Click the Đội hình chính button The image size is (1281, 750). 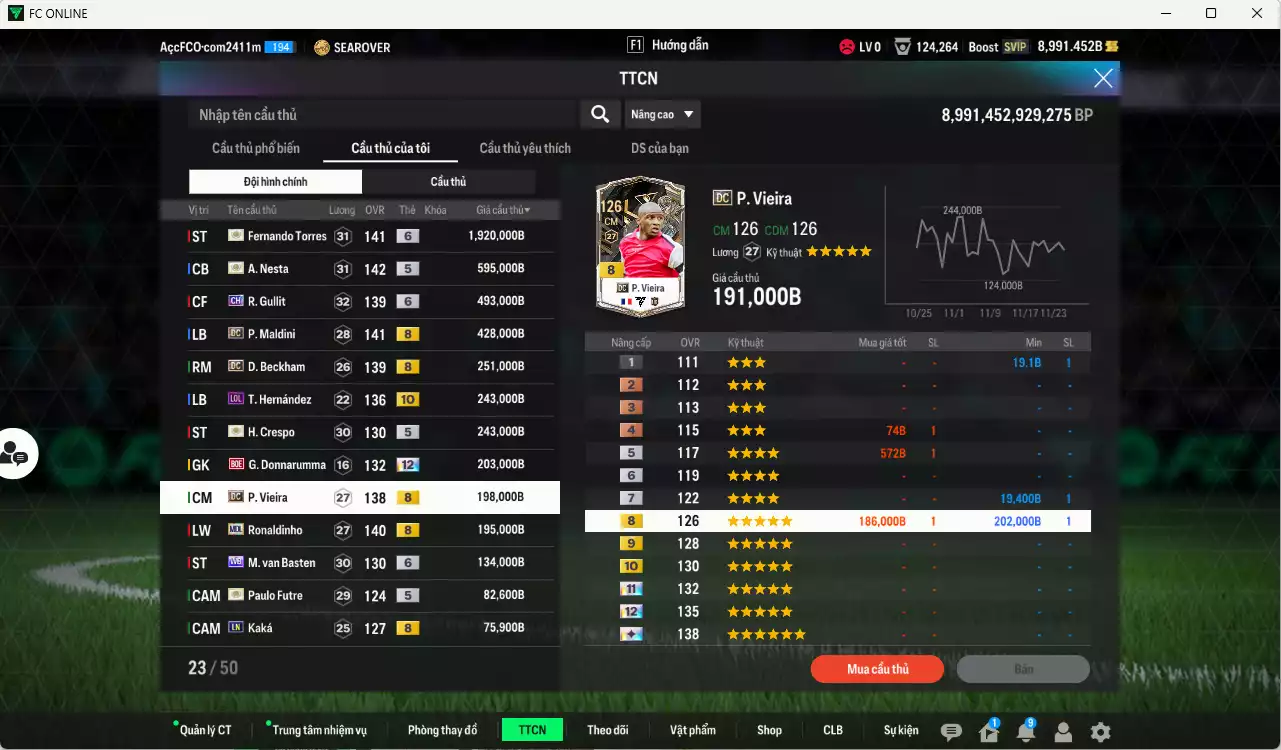point(275,181)
